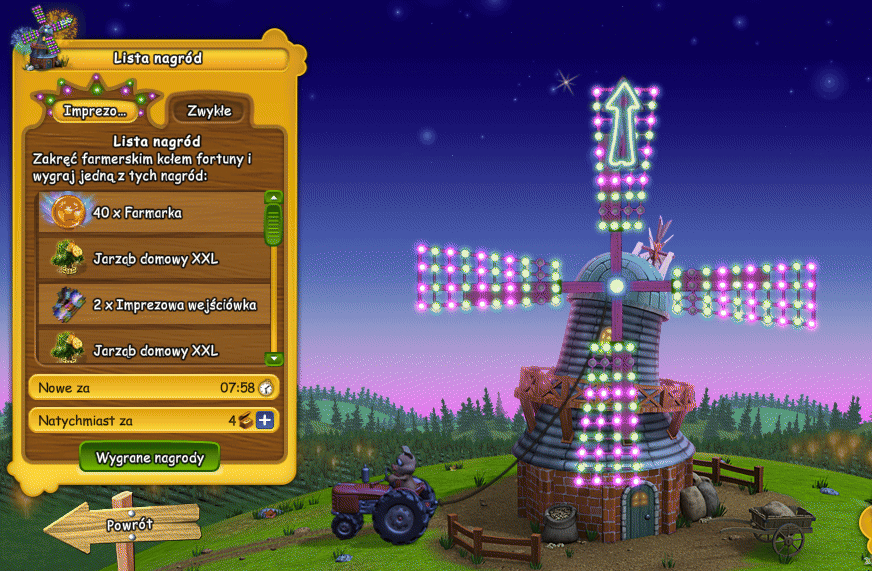Switch to the Imprezo... rewards tab
872x571 pixels.
(95, 111)
